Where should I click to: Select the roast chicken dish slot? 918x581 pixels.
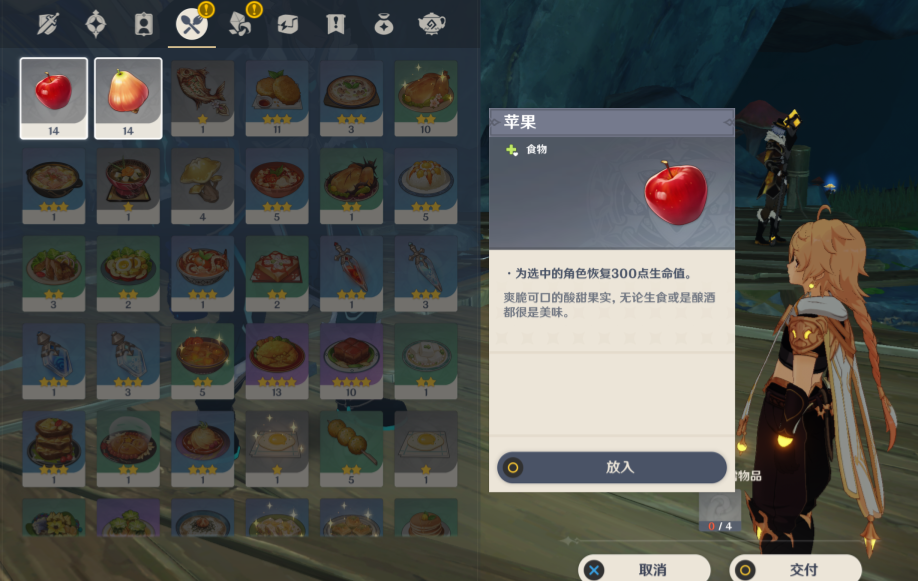point(426,97)
